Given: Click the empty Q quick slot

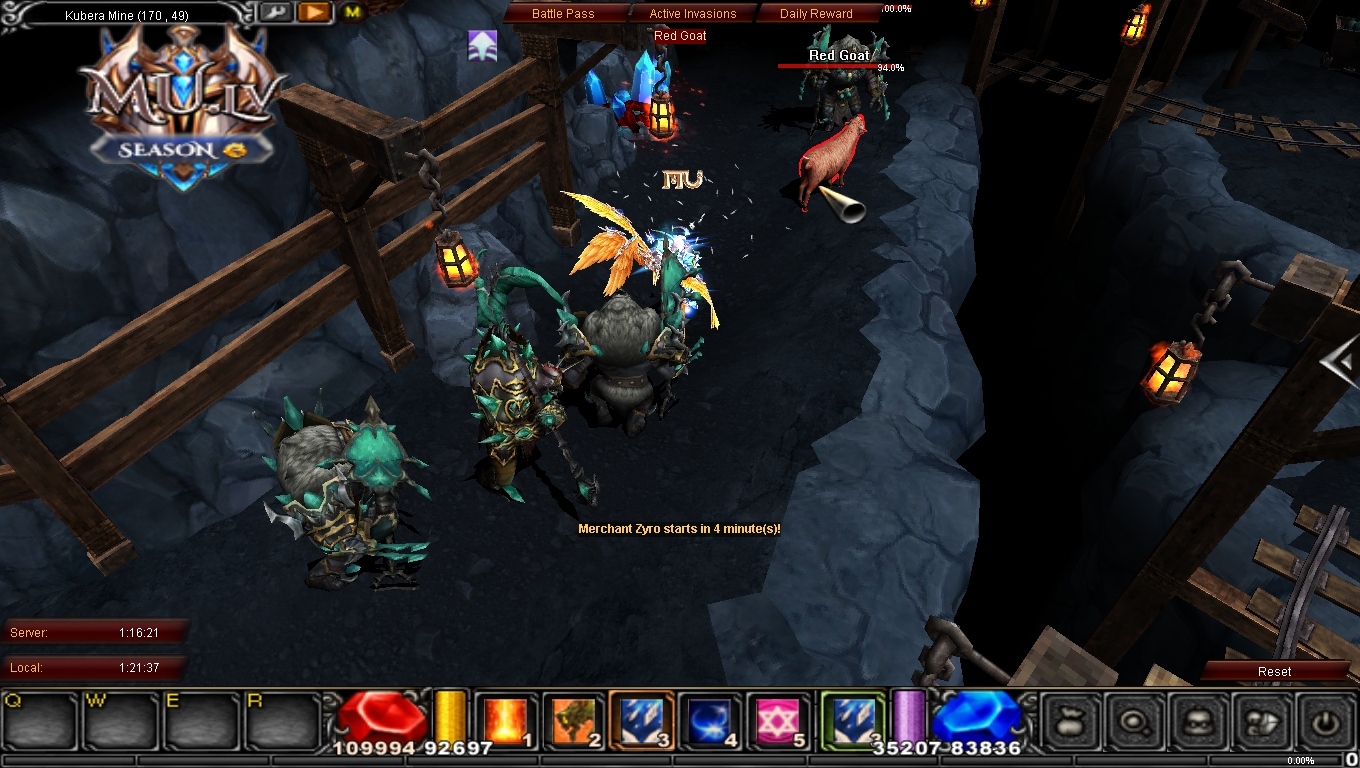Looking at the screenshot, I should tap(38, 722).
